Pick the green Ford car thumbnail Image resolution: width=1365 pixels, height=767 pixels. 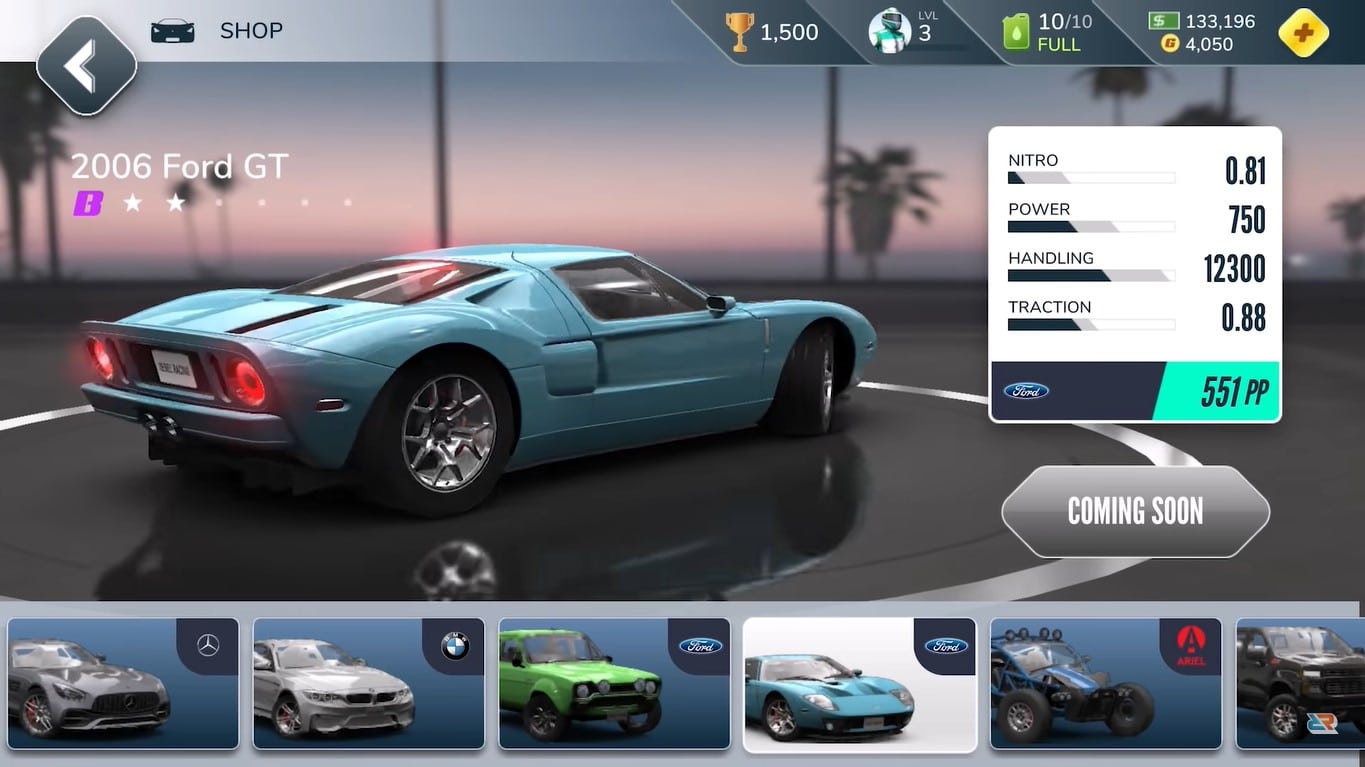point(614,683)
